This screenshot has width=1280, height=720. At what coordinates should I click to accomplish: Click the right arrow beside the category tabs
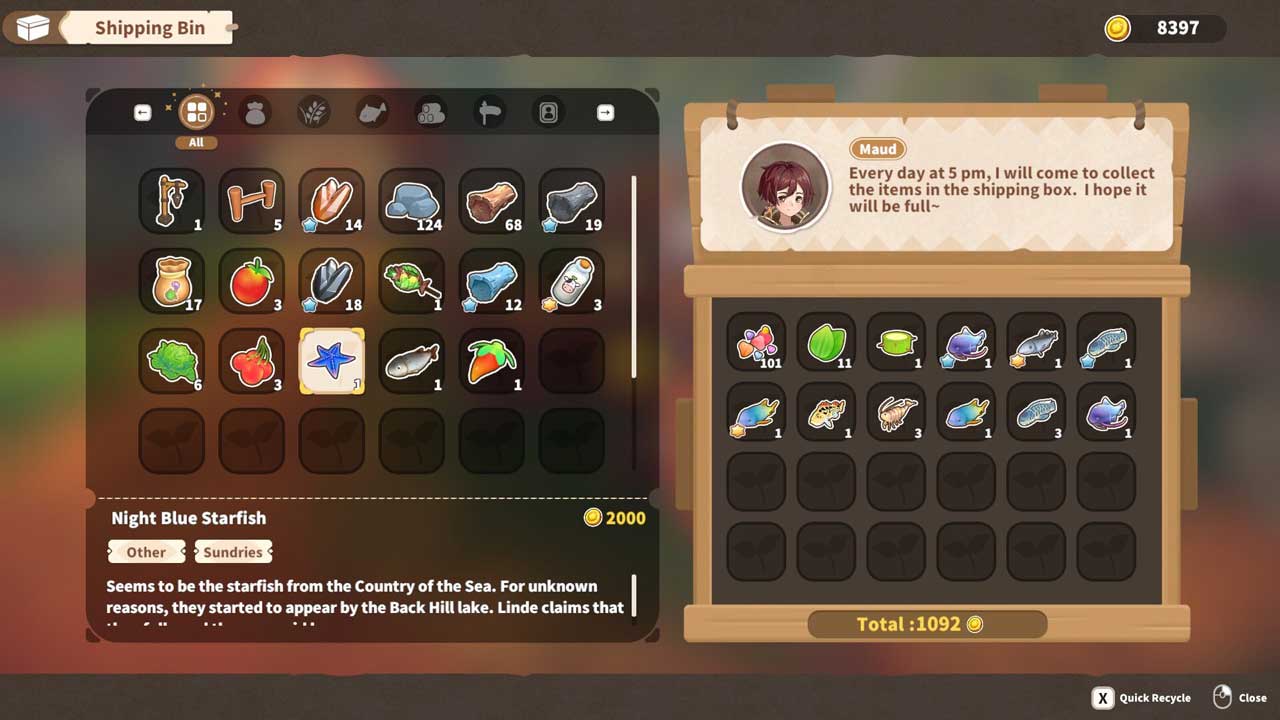click(605, 113)
